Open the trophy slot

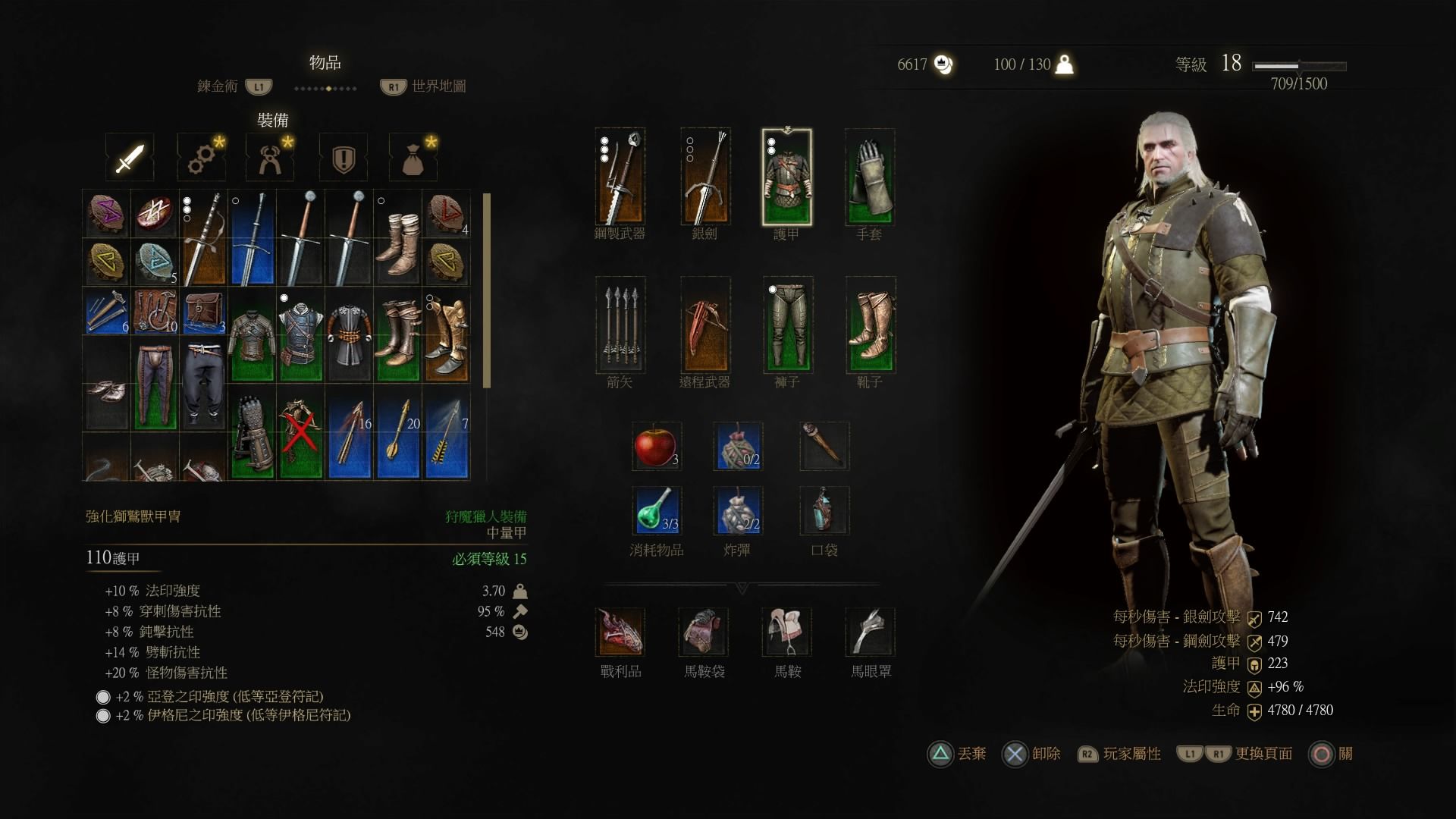(x=620, y=632)
